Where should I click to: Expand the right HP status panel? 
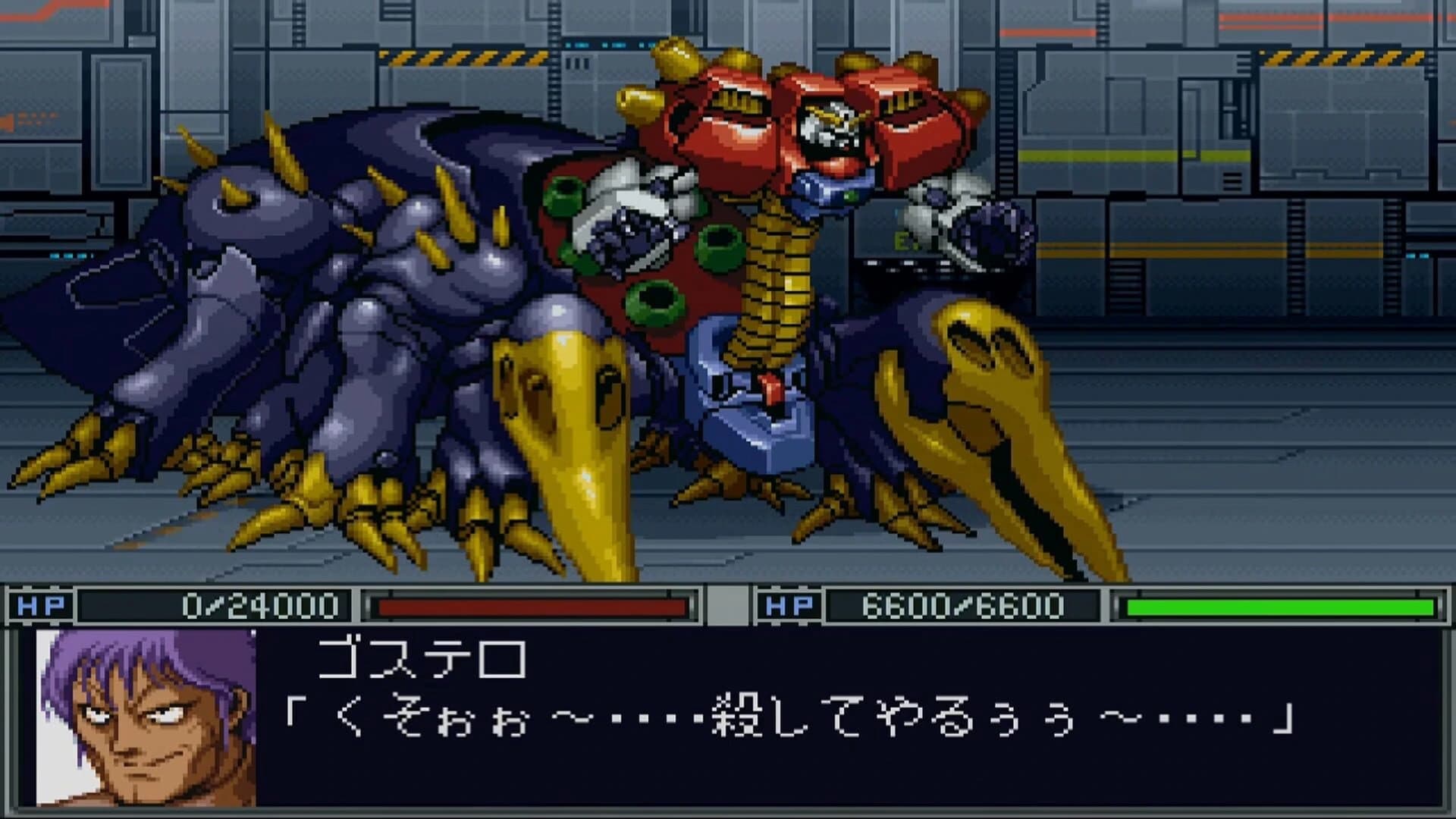[1092, 604]
